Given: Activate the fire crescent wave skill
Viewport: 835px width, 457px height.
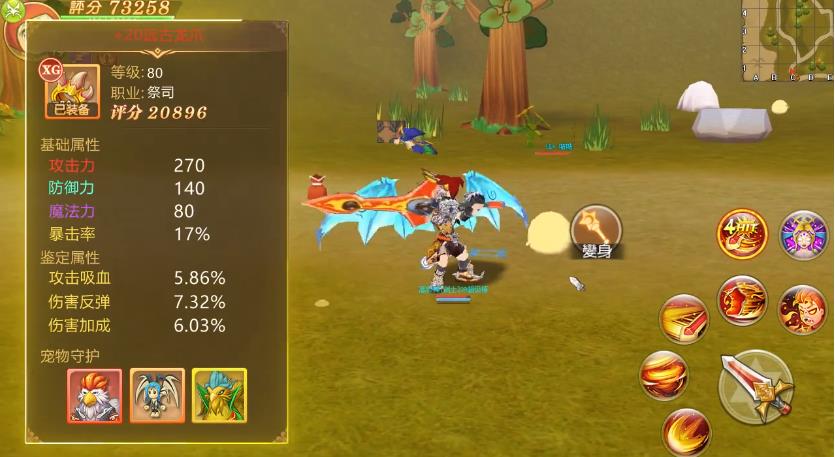Looking at the screenshot, I should [x=686, y=429].
